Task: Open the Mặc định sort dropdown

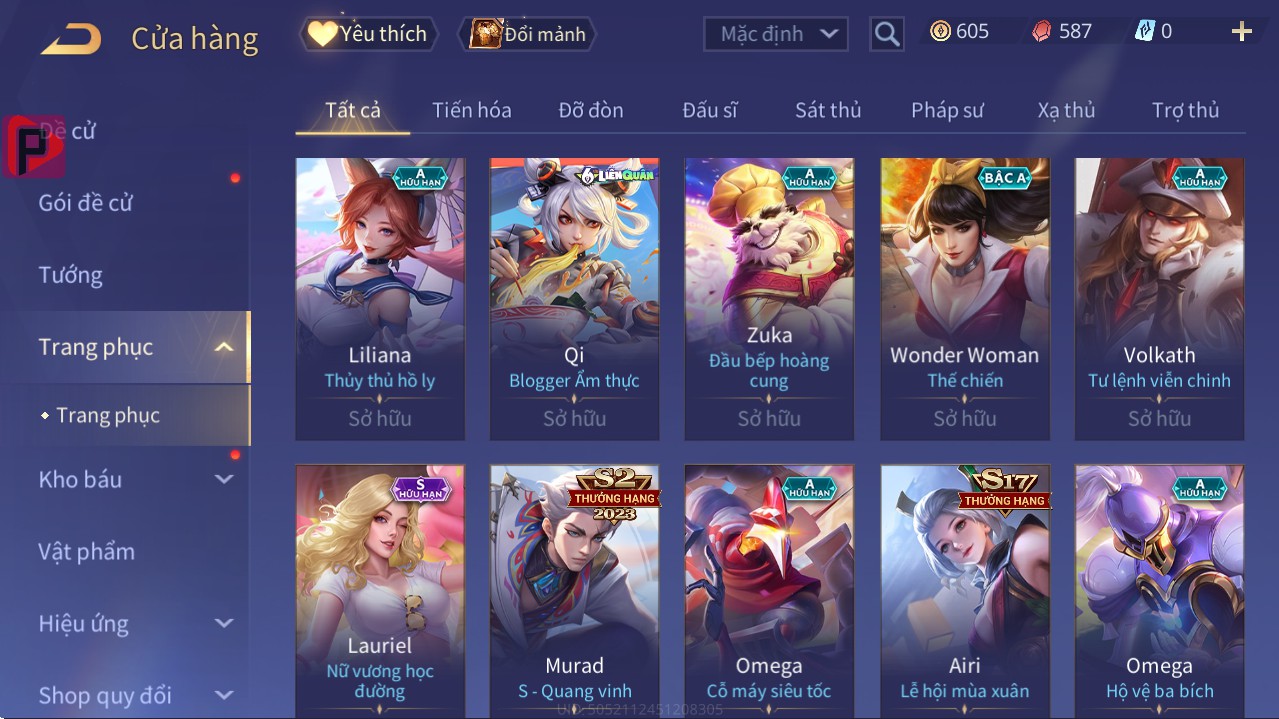Action: click(x=776, y=34)
